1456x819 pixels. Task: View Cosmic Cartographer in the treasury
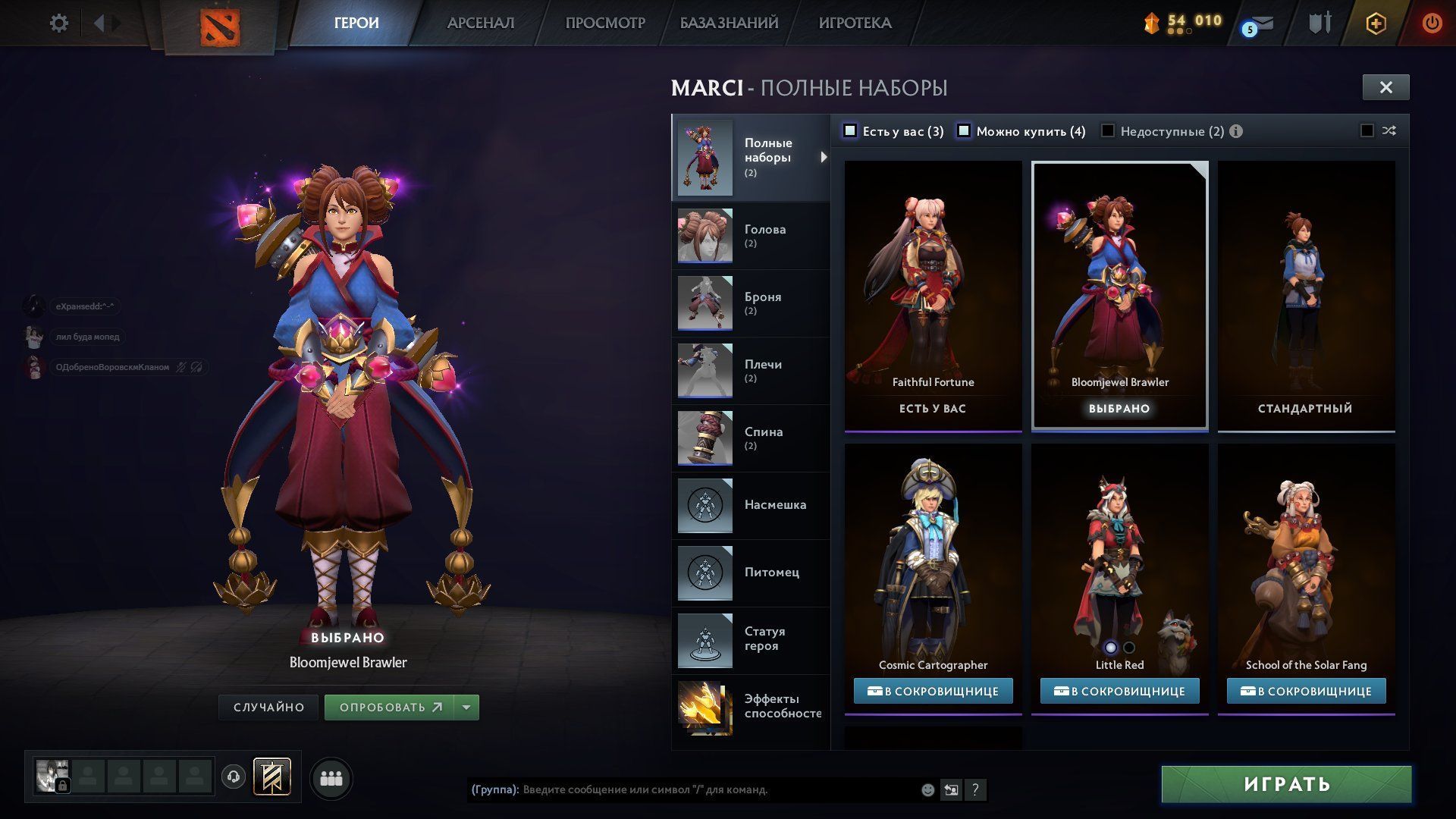pos(933,691)
